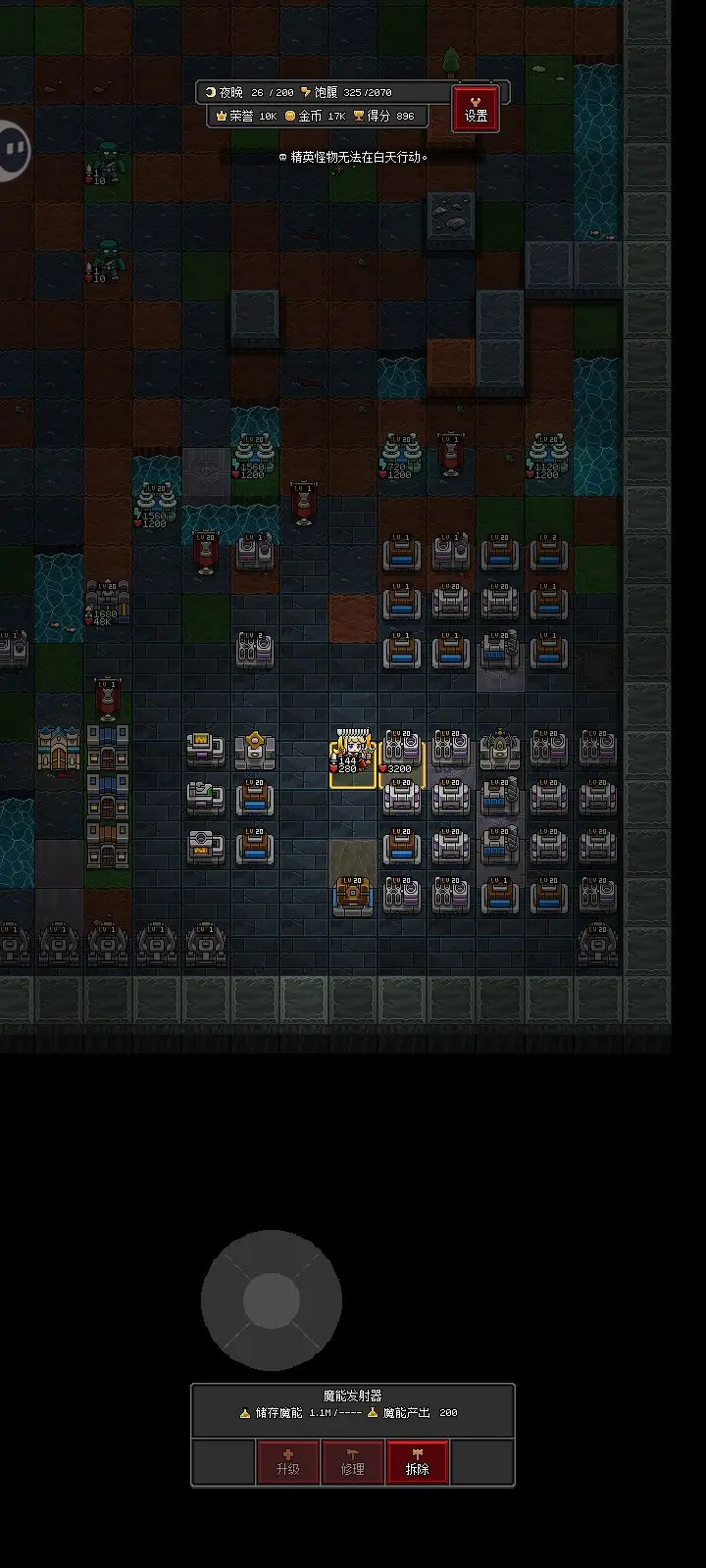Click the 修理 repair button

click(x=353, y=1462)
